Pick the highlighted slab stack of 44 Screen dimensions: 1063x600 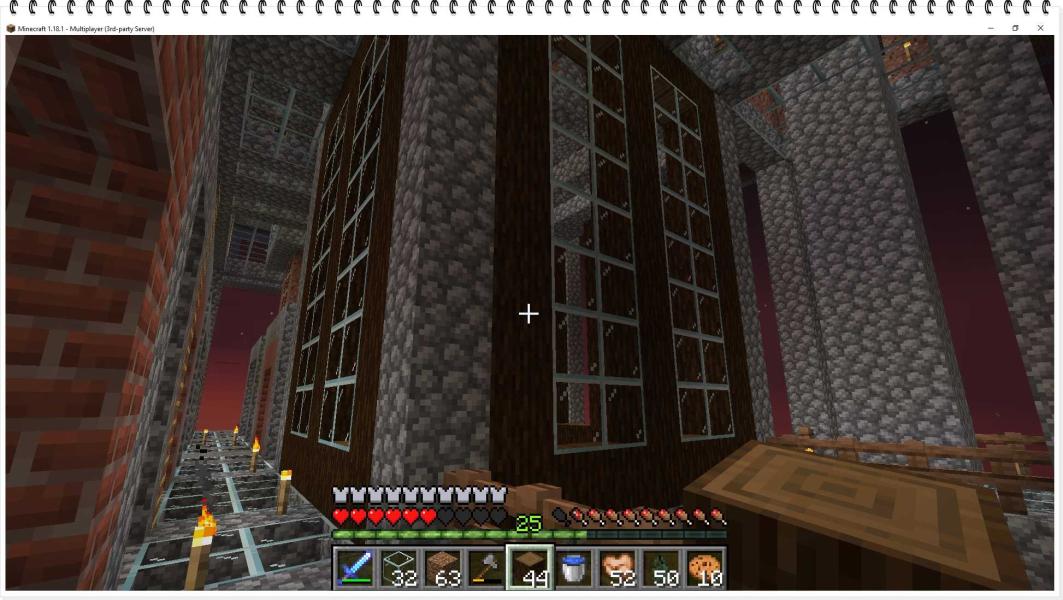529,568
